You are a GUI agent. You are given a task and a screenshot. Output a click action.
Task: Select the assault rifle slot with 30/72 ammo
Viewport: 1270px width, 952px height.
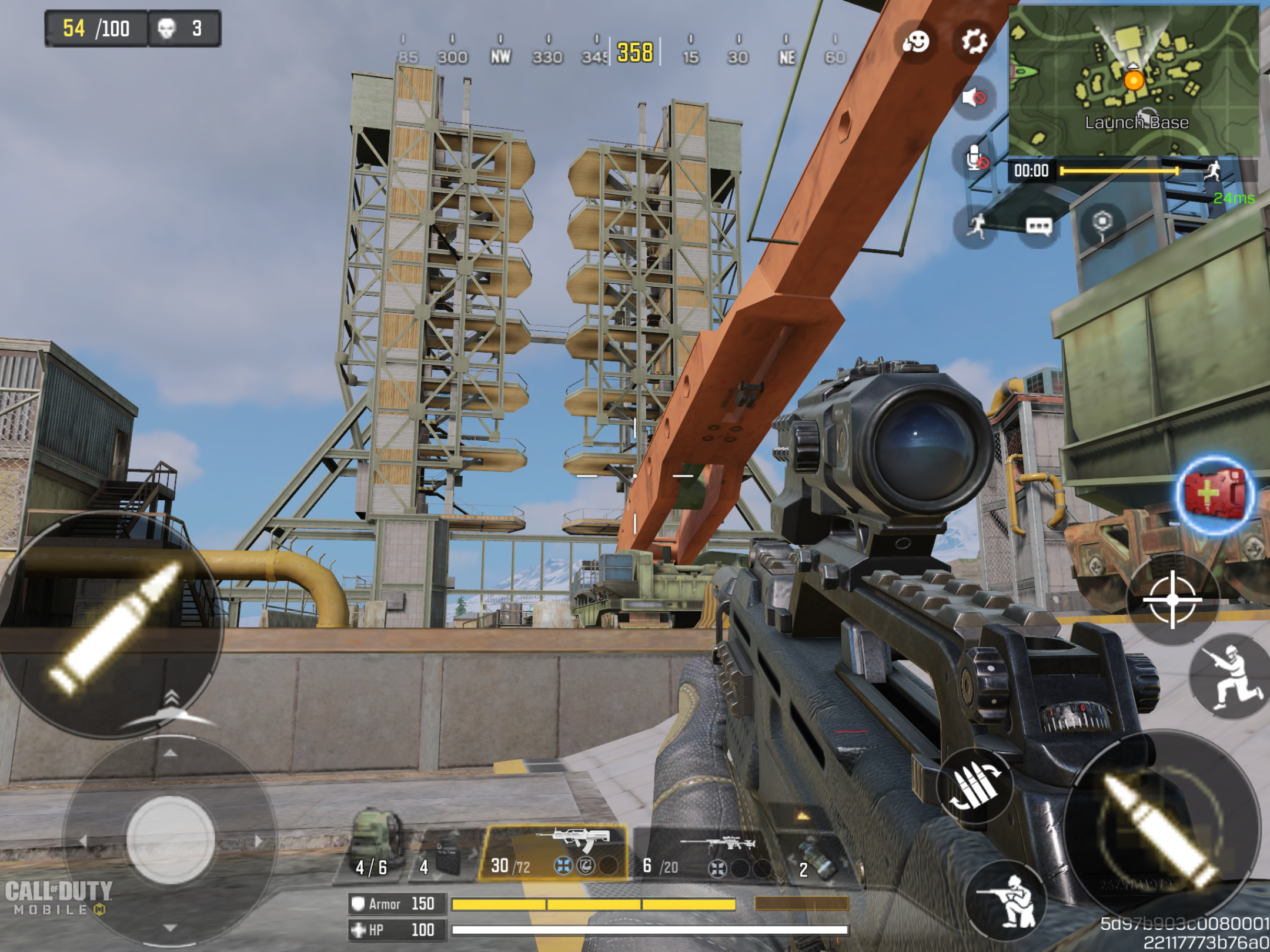554,852
